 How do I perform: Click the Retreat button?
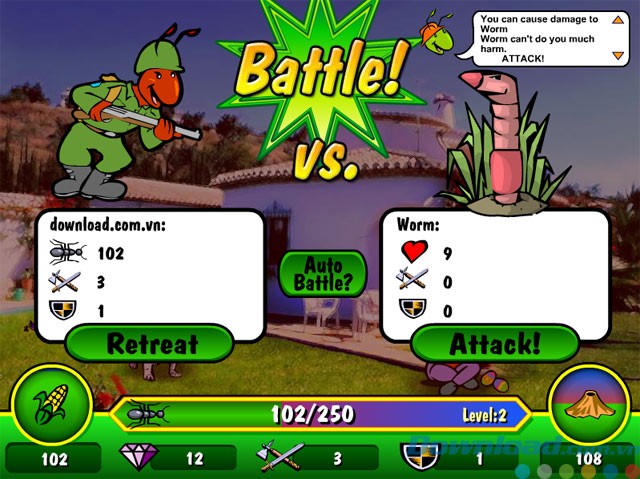tap(152, 344)
